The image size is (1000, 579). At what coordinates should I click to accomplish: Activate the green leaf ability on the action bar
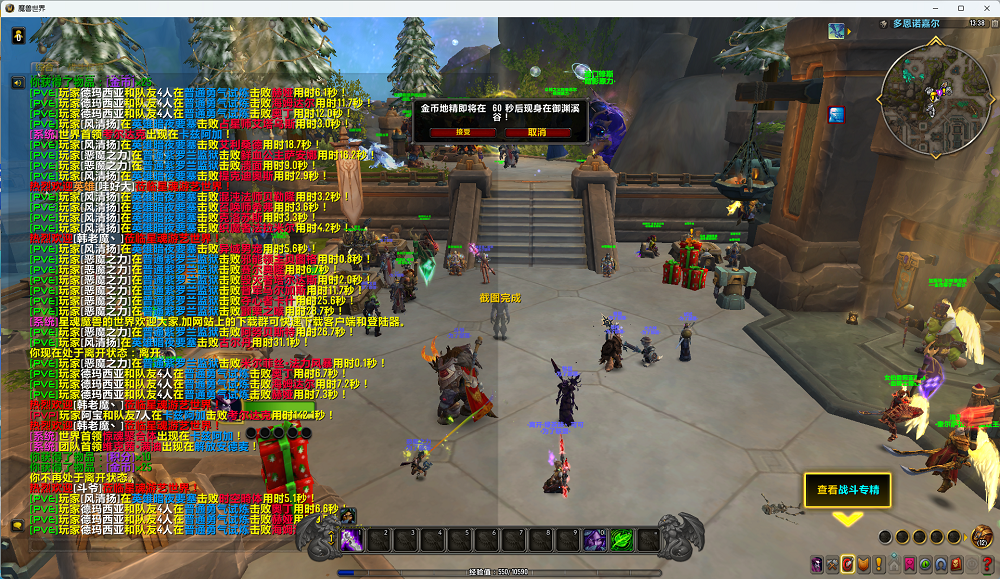[x=621, y=539]
